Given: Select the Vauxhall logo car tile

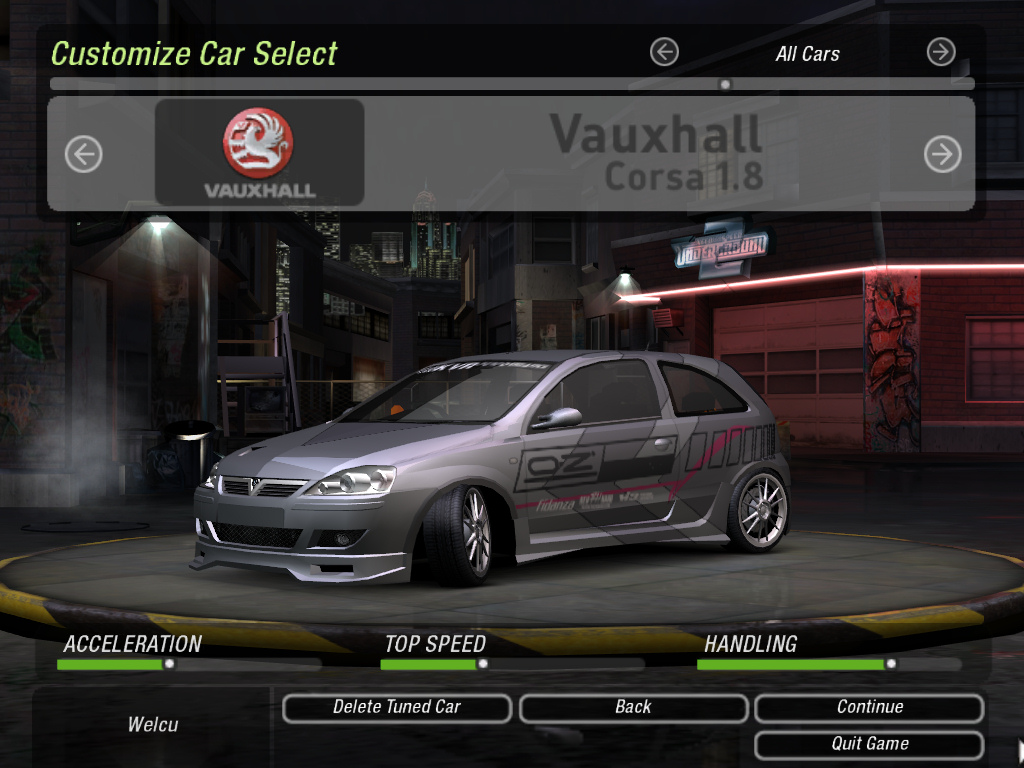Looking at the screenshot, I should 259,152.
